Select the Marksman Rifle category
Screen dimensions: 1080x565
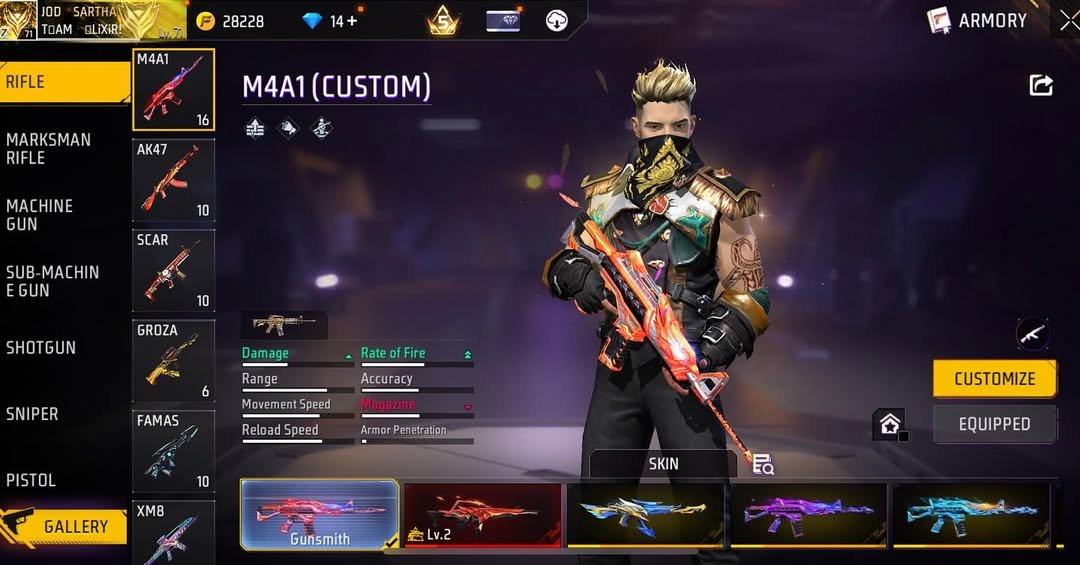tap(48, 148)
